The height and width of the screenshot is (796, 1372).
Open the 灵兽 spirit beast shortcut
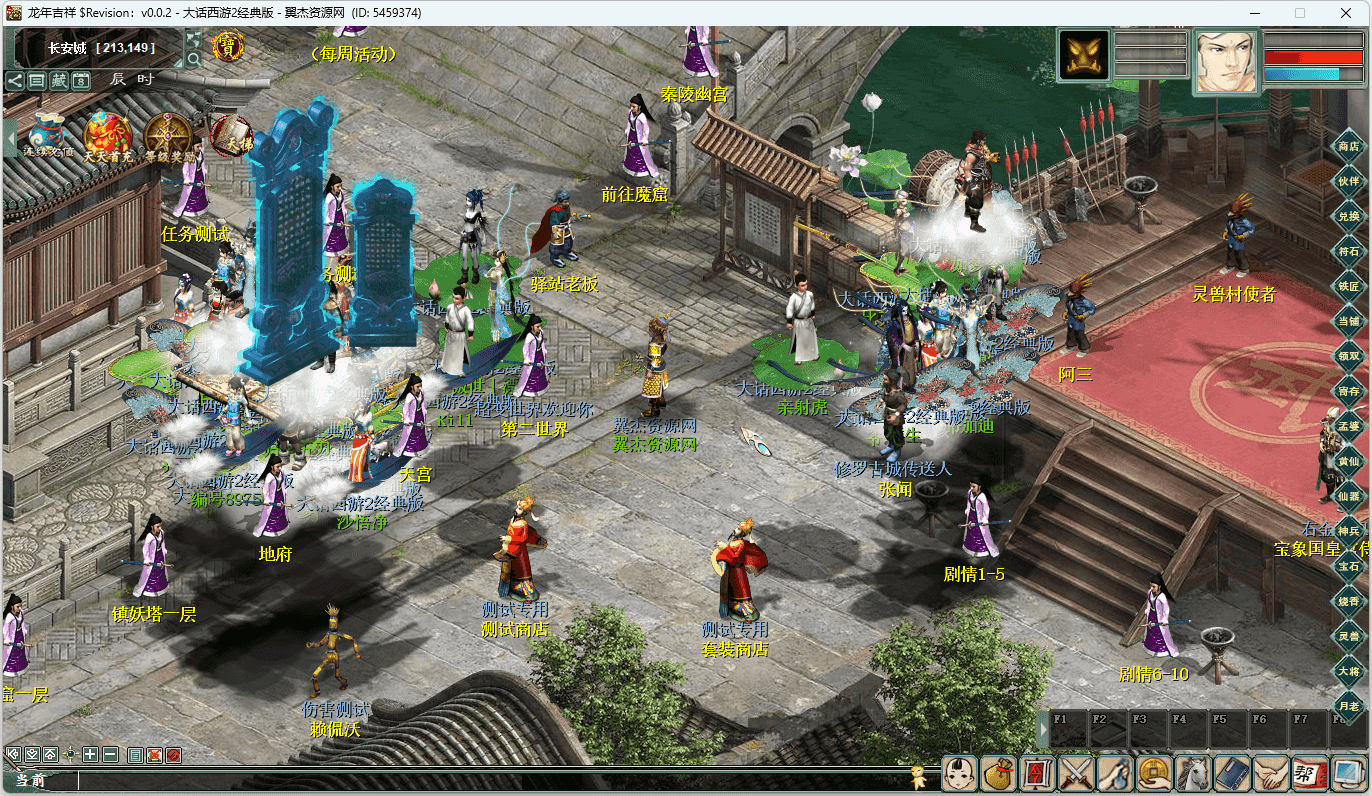pyautogui.click(x=1349, y=636)
